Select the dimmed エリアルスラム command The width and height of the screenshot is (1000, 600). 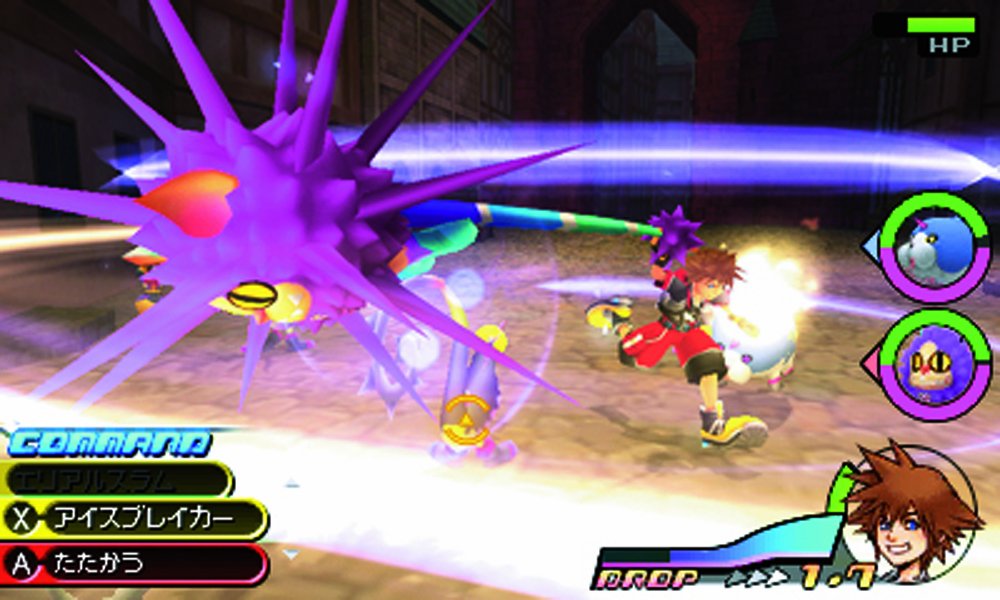[x=118, y=479]
